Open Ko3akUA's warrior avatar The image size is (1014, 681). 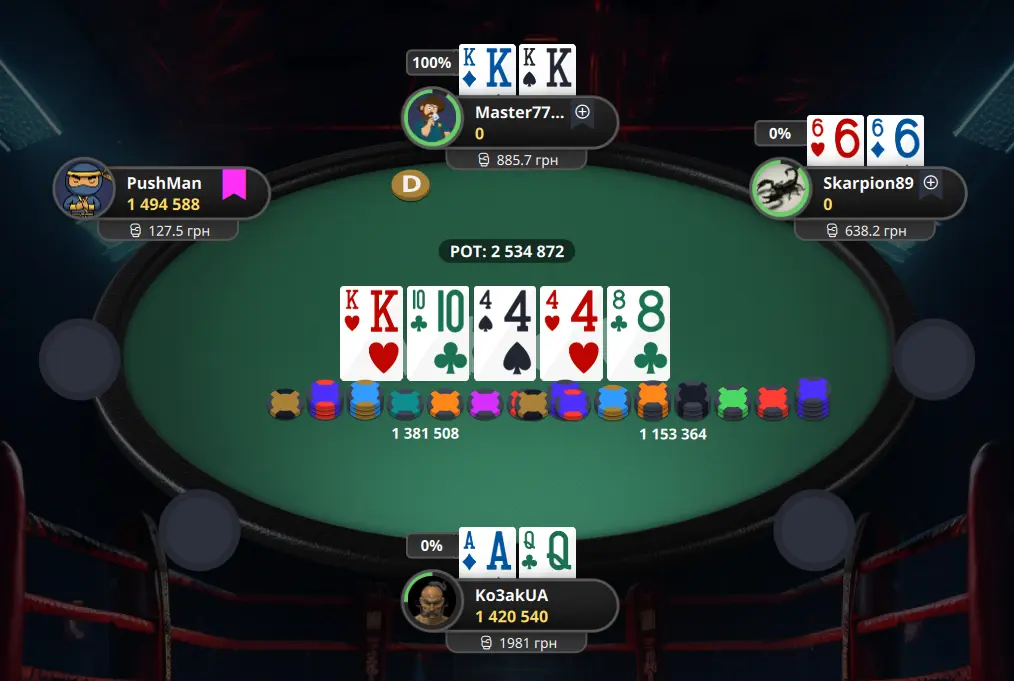click(432, 601)
